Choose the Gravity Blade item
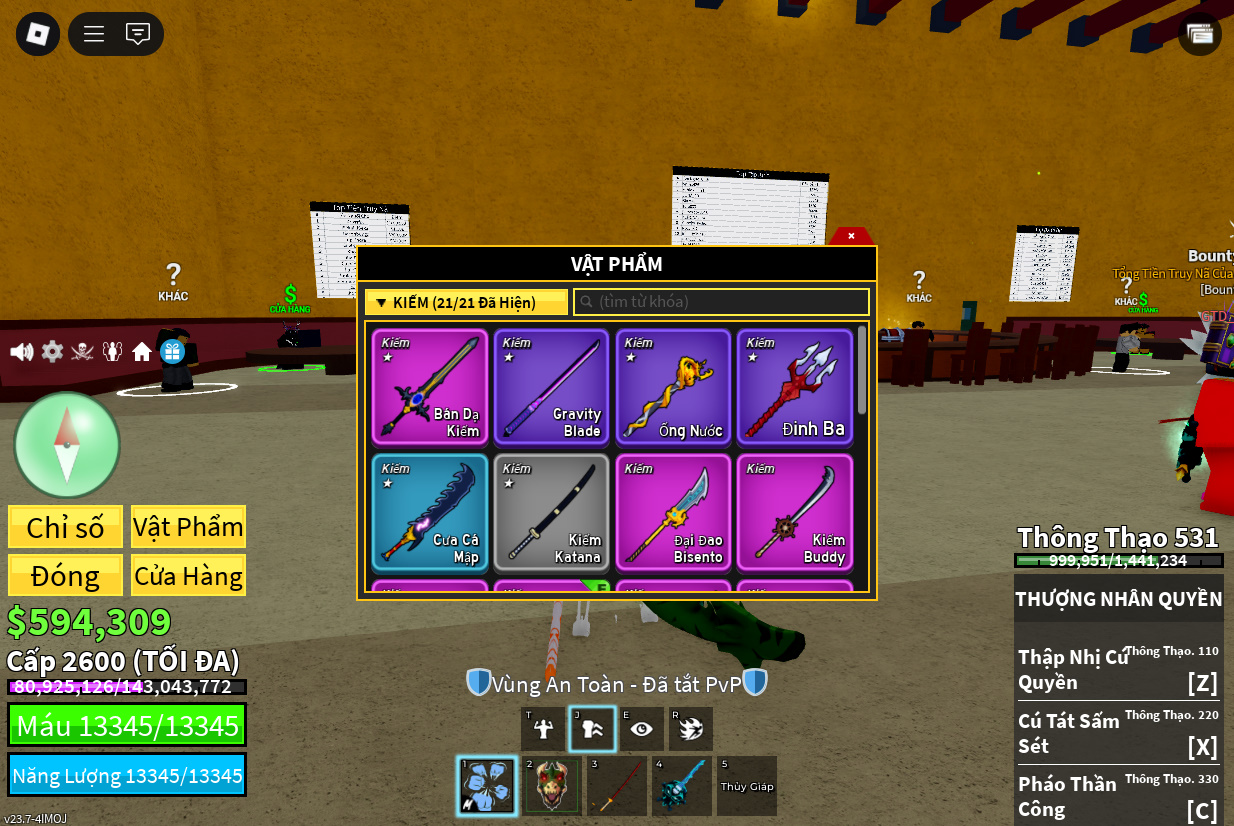1234x826 pixels. 551,386
